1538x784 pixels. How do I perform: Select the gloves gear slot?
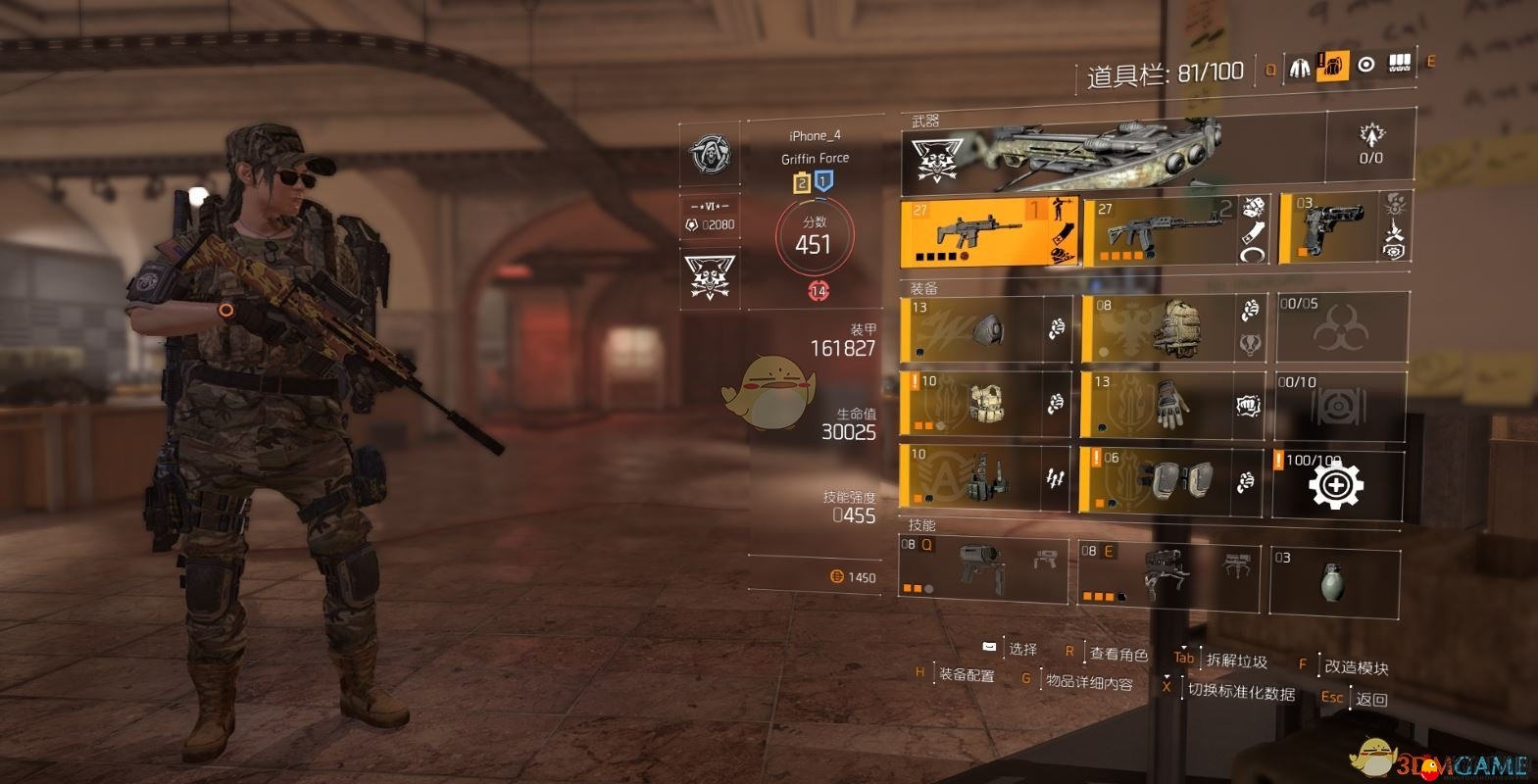[x=1171, y=404]
